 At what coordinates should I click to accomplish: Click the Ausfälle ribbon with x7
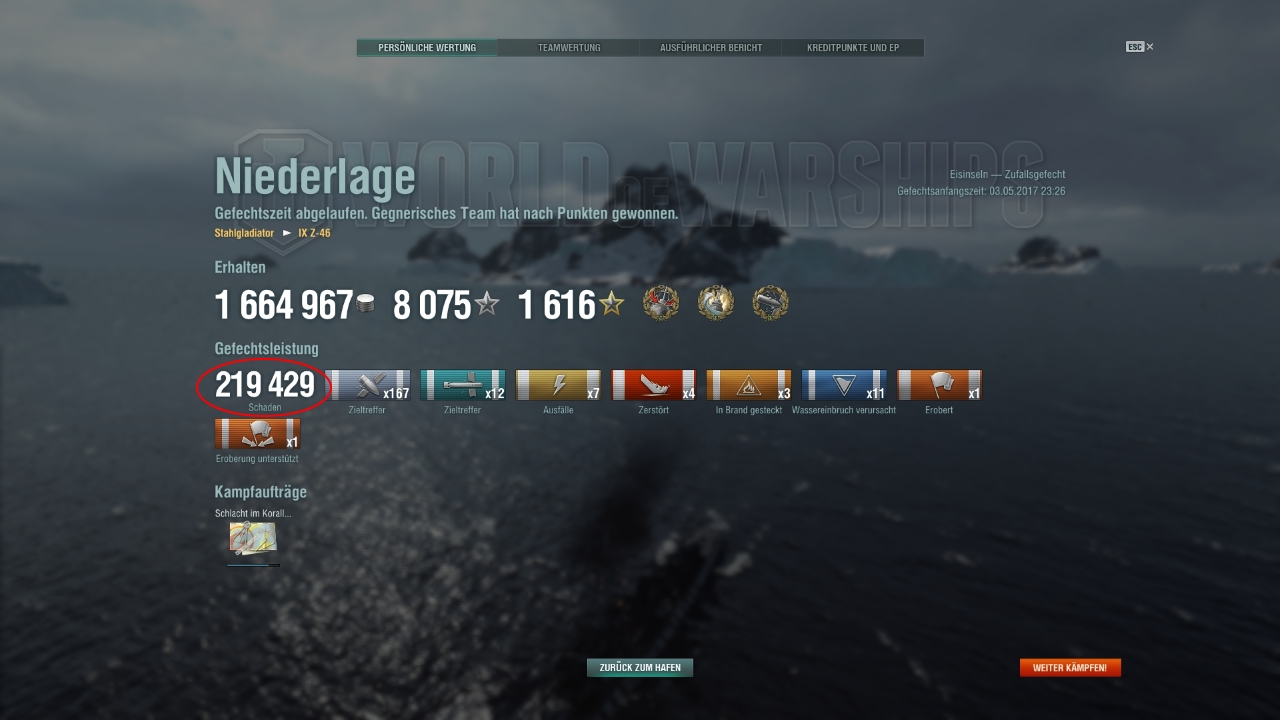coord(558,386)
